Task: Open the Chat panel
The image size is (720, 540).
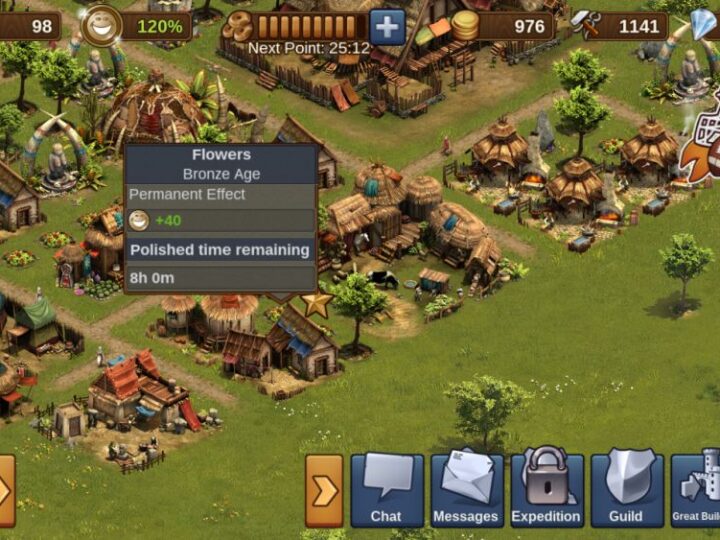Action: click(386, 490)
